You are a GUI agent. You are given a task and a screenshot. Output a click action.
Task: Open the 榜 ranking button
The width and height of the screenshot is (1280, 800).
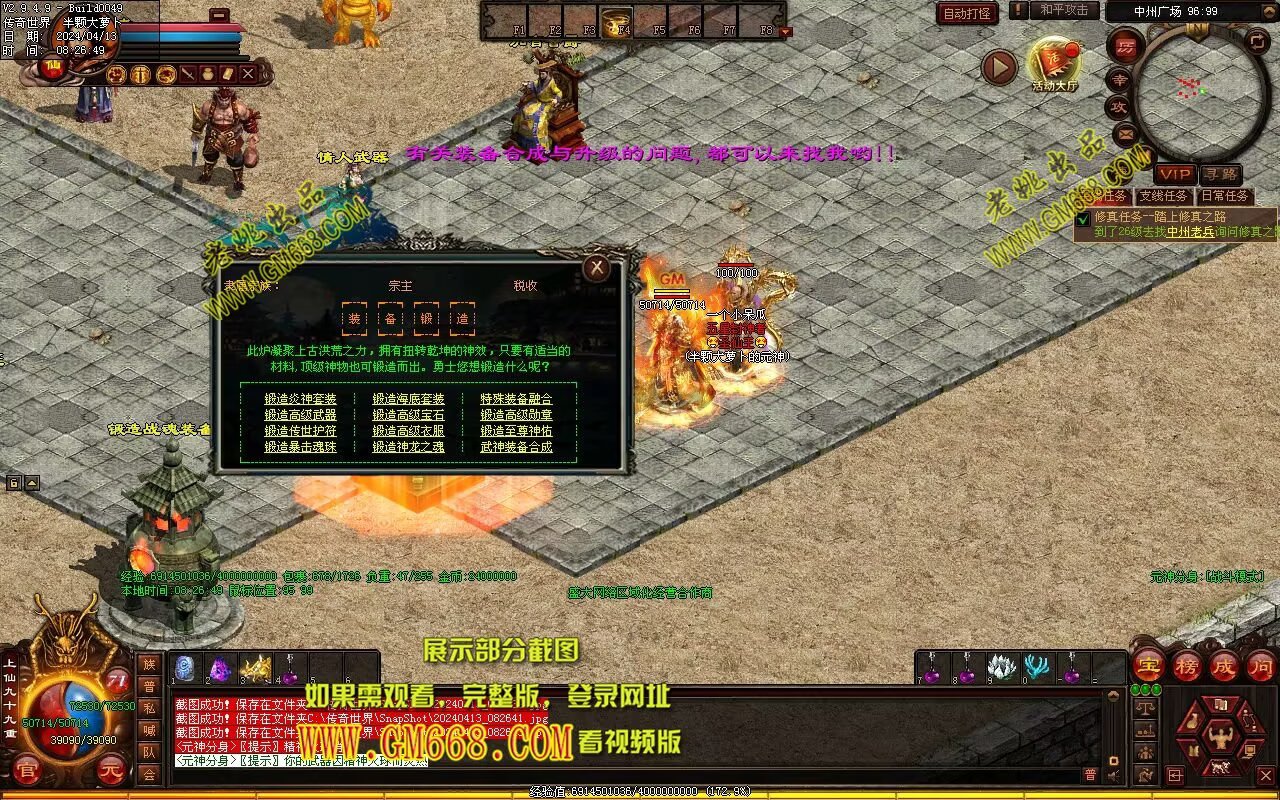(1186, 666)
